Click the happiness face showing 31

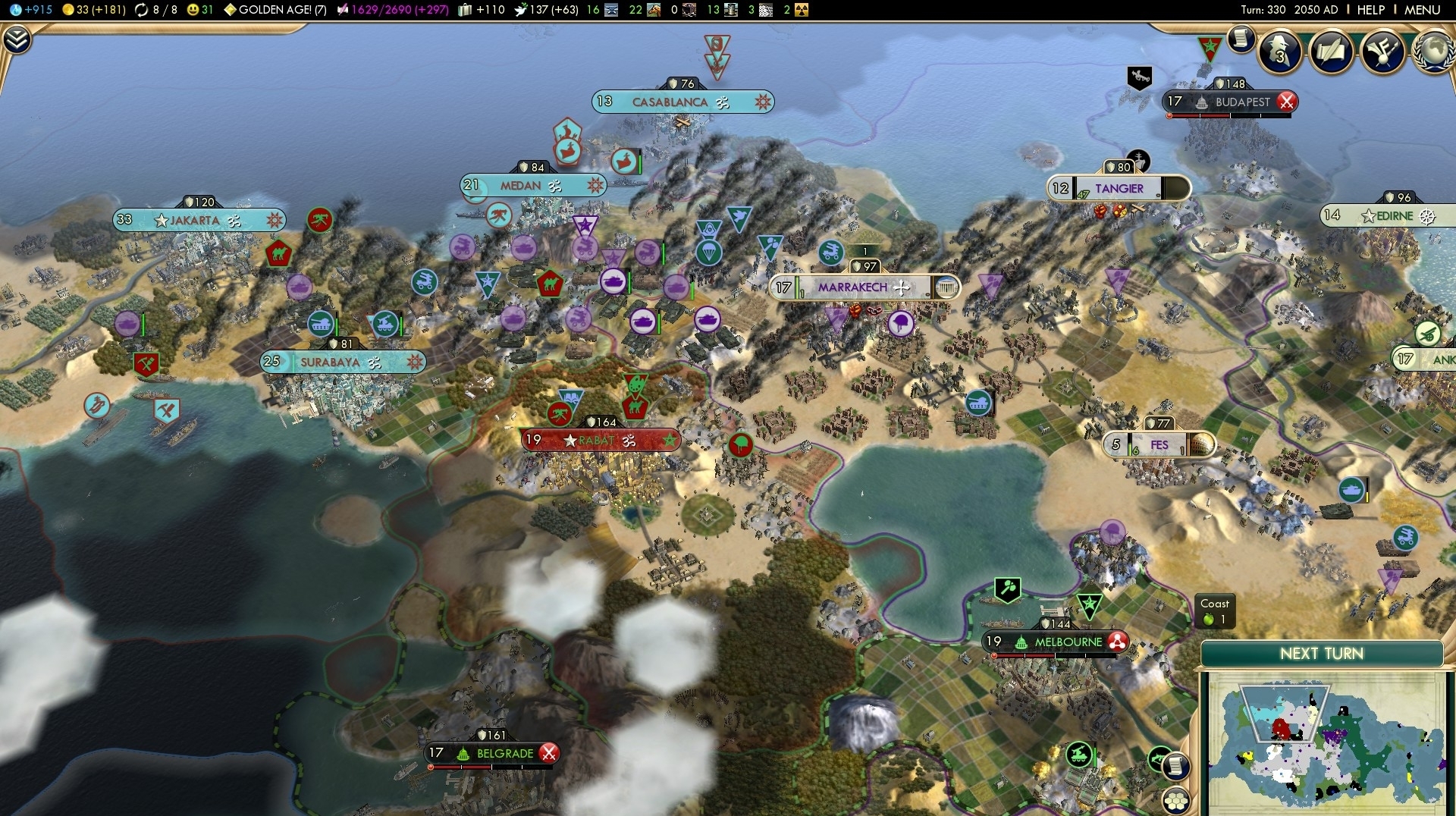coord(193,10)
